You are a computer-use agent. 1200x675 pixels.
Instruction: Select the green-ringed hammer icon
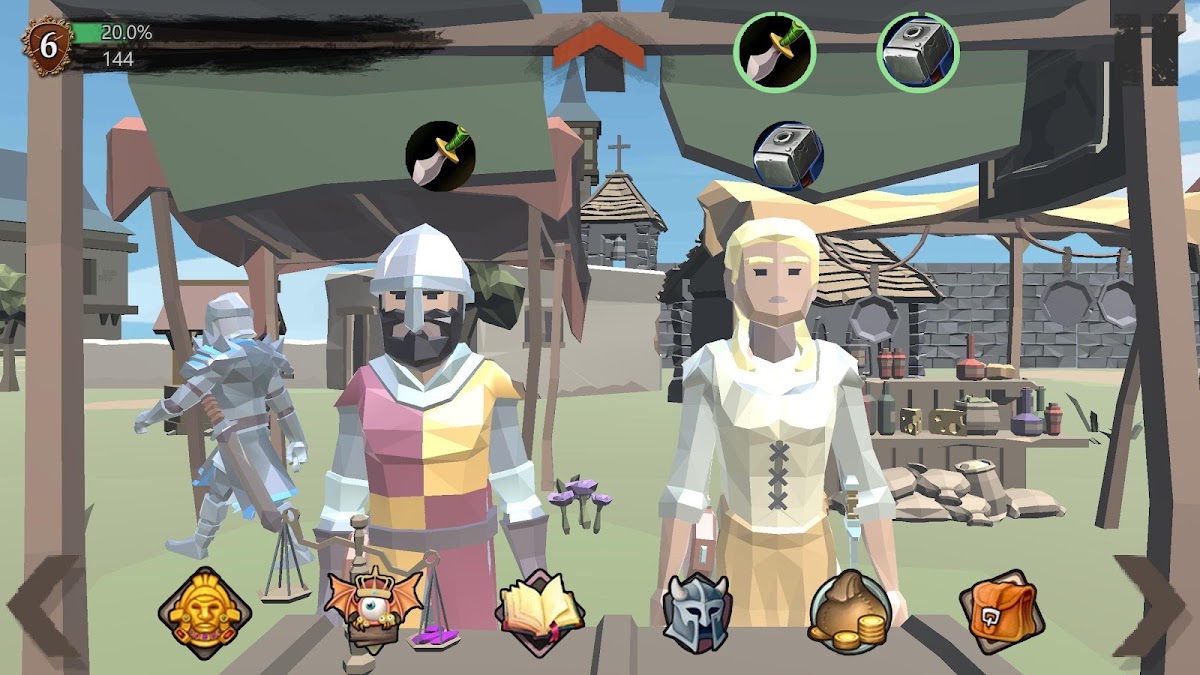pyautogui.click(x=918, y=52)
